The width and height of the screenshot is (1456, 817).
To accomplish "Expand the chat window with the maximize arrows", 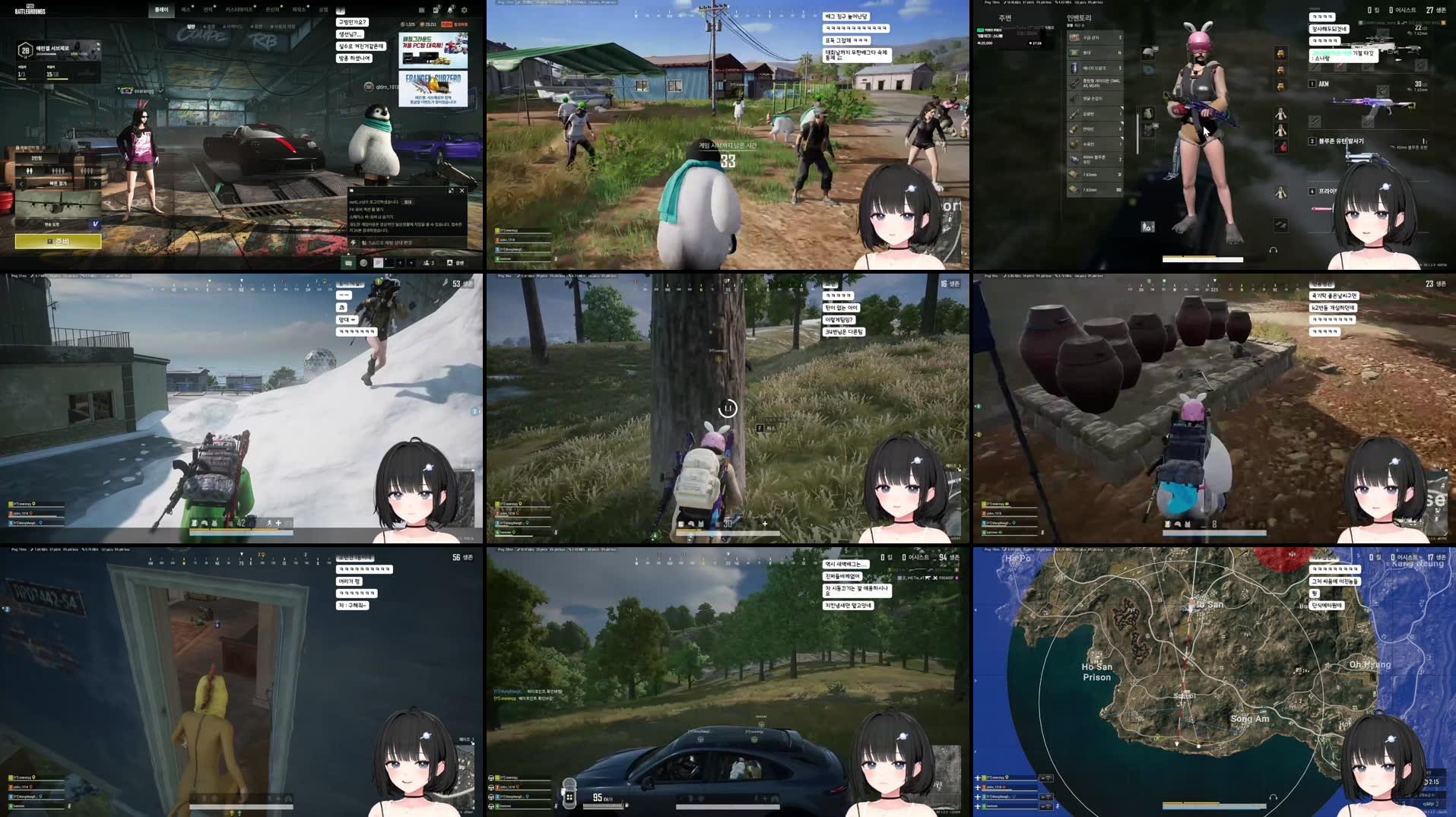I will (451, 191).
